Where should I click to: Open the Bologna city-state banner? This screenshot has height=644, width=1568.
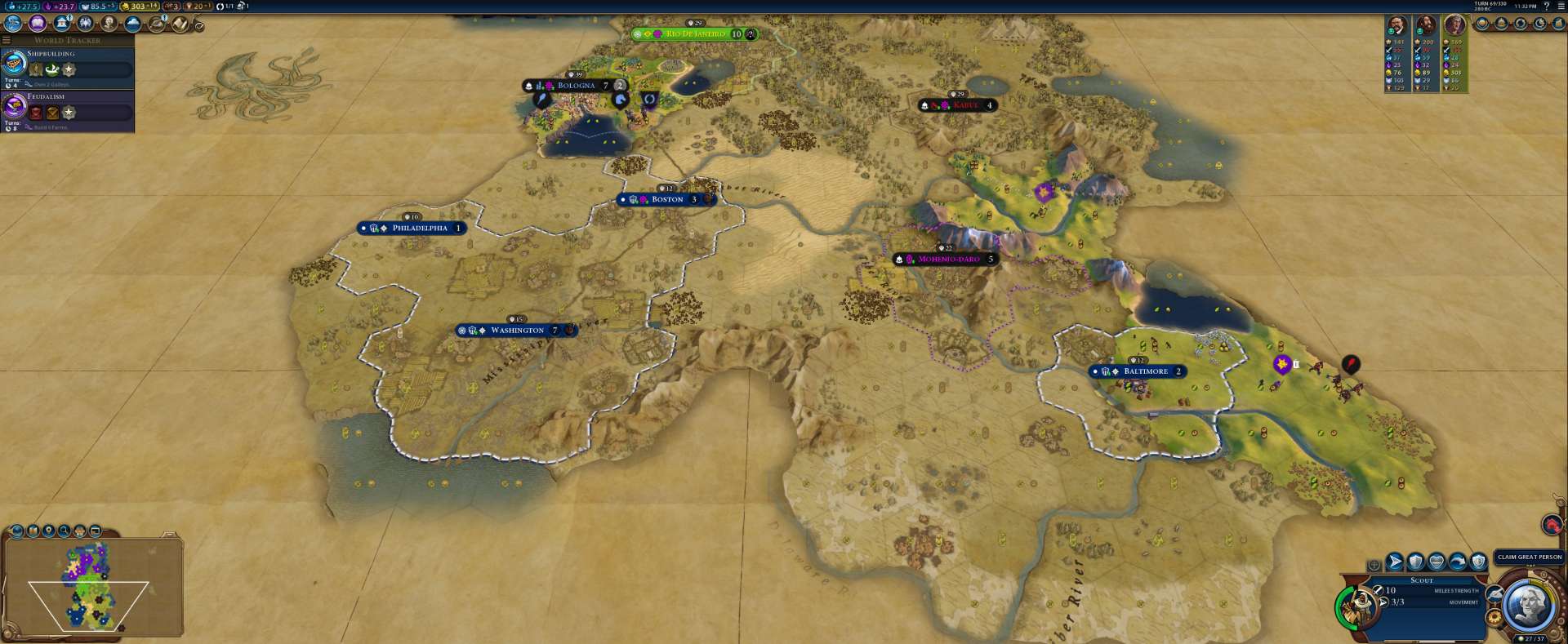pos(576,86)
